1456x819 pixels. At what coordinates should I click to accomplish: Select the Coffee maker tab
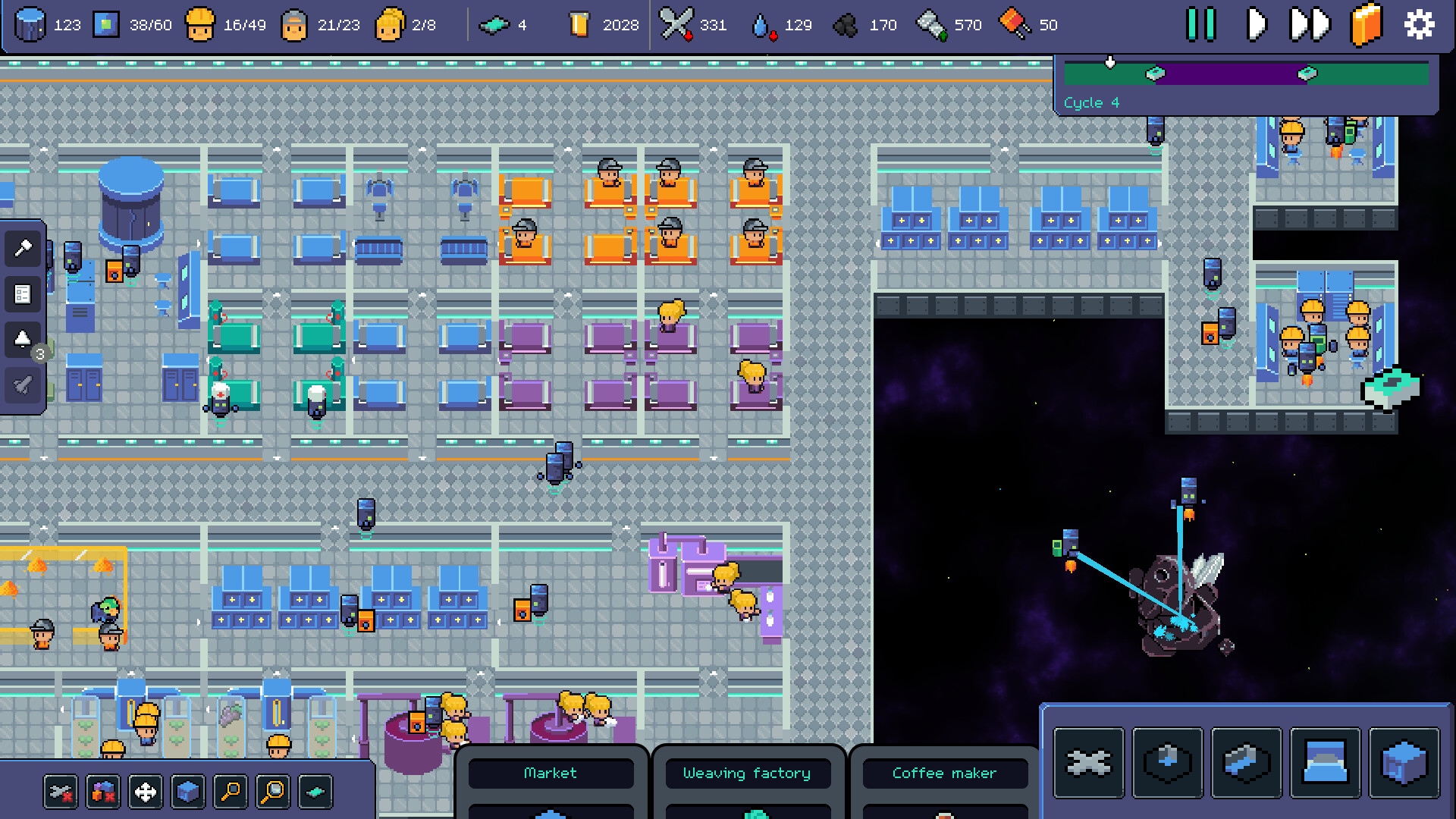944,773
